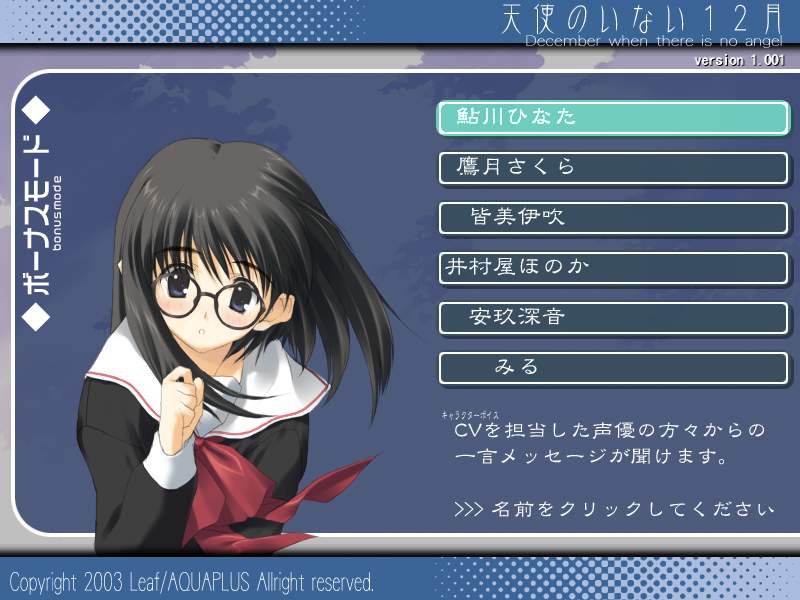Screen dimensions: 800x600
Task: Play the 安玖深音 message
Action: (x=613, y=317)
